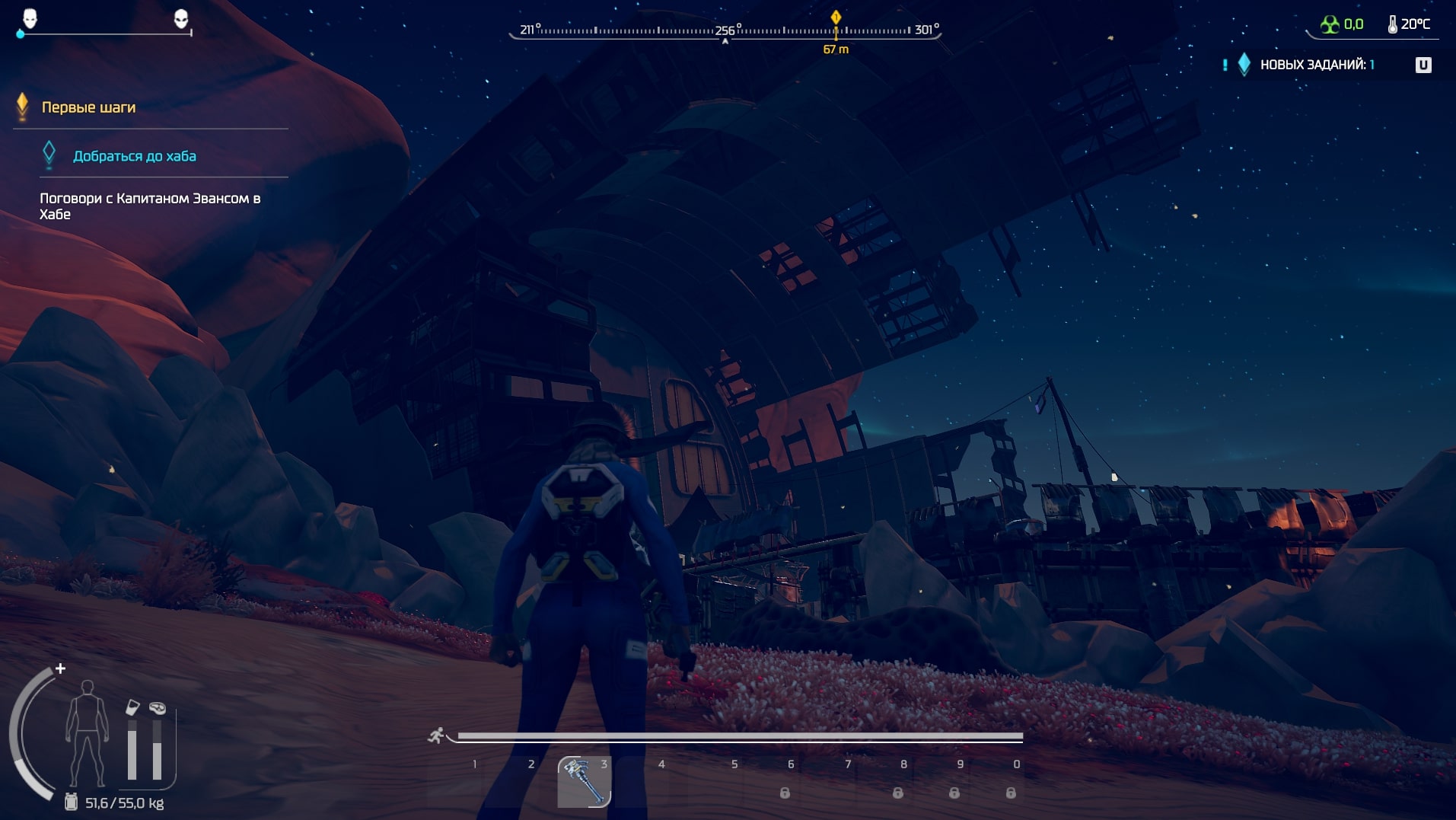Open the character body status figure
1456x820 pixels.
click(x=87, y=732)
